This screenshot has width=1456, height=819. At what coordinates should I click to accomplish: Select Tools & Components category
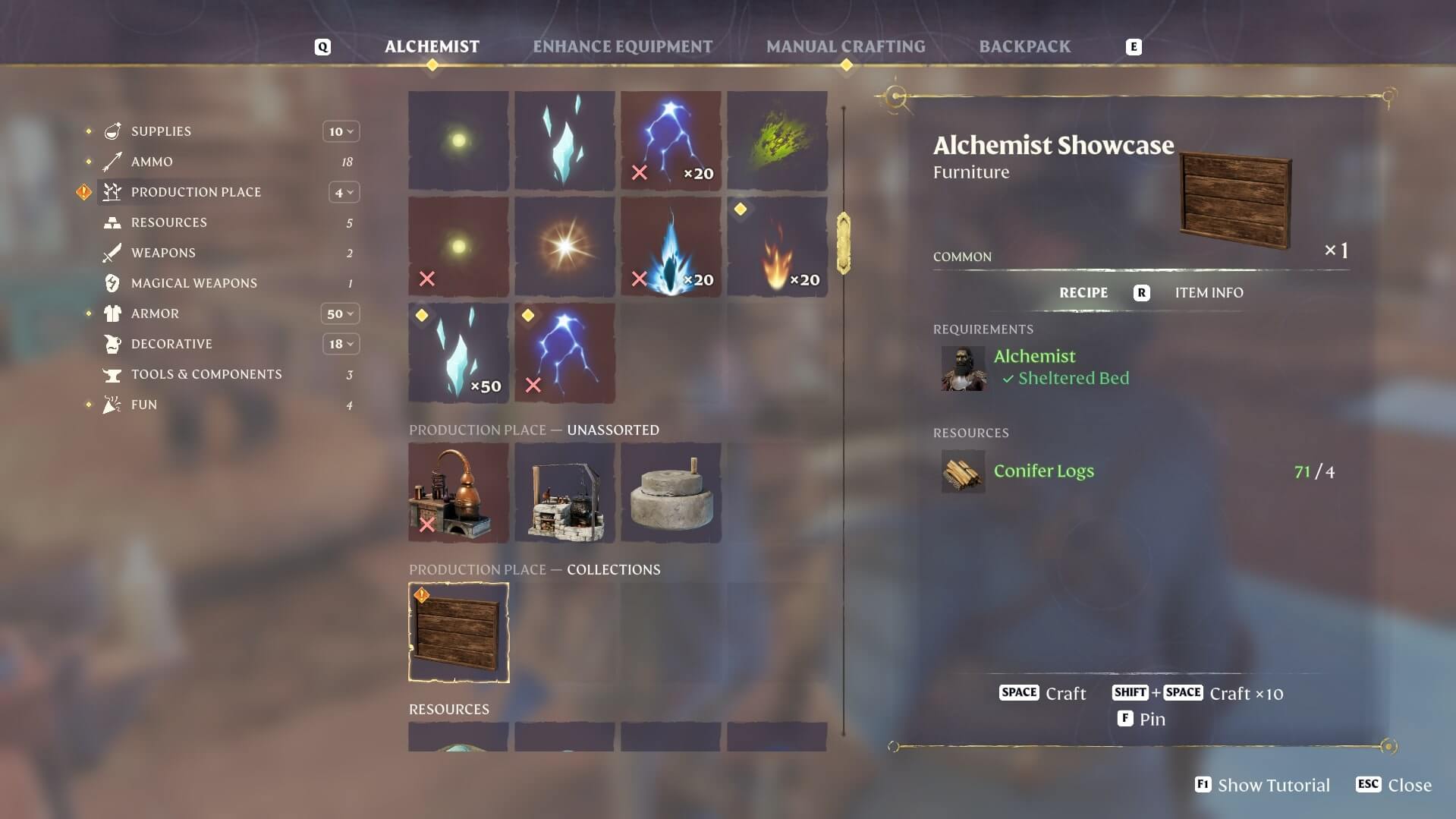pos(206,374)
